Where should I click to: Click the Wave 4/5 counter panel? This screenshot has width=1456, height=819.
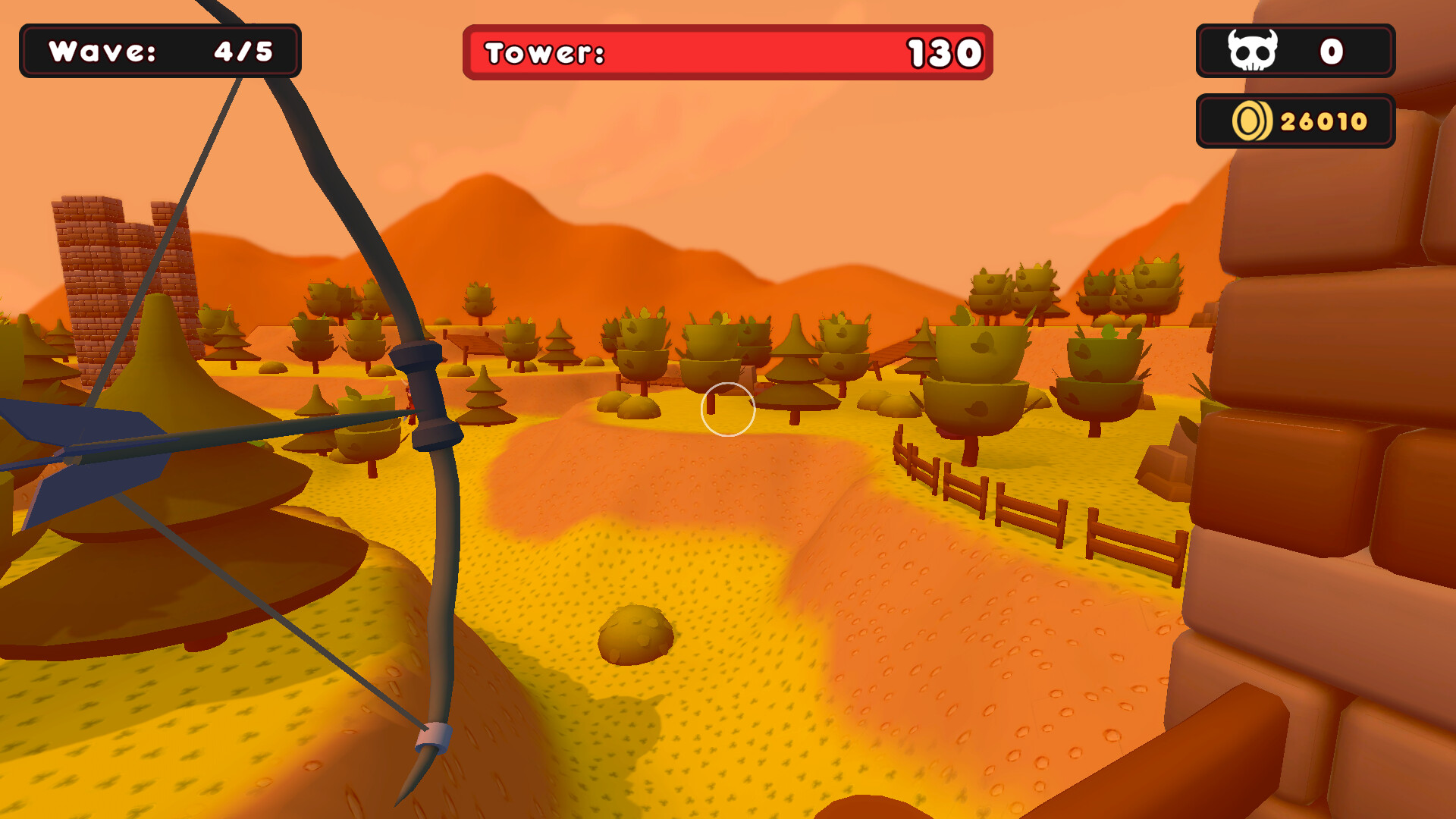pyautogui.click(x=161, y=52)
